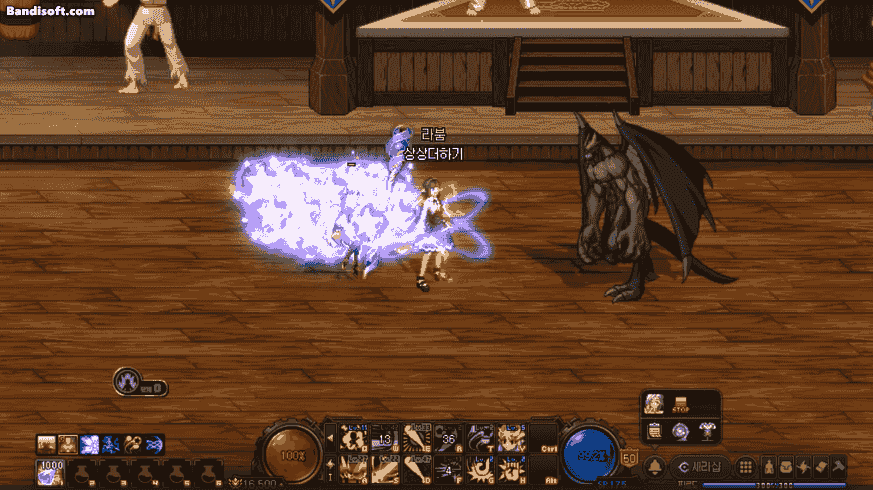The width and height of the screenshot is (873, 490).
Task: Use the consumable slot showing 1000
Action: point(49,471)
